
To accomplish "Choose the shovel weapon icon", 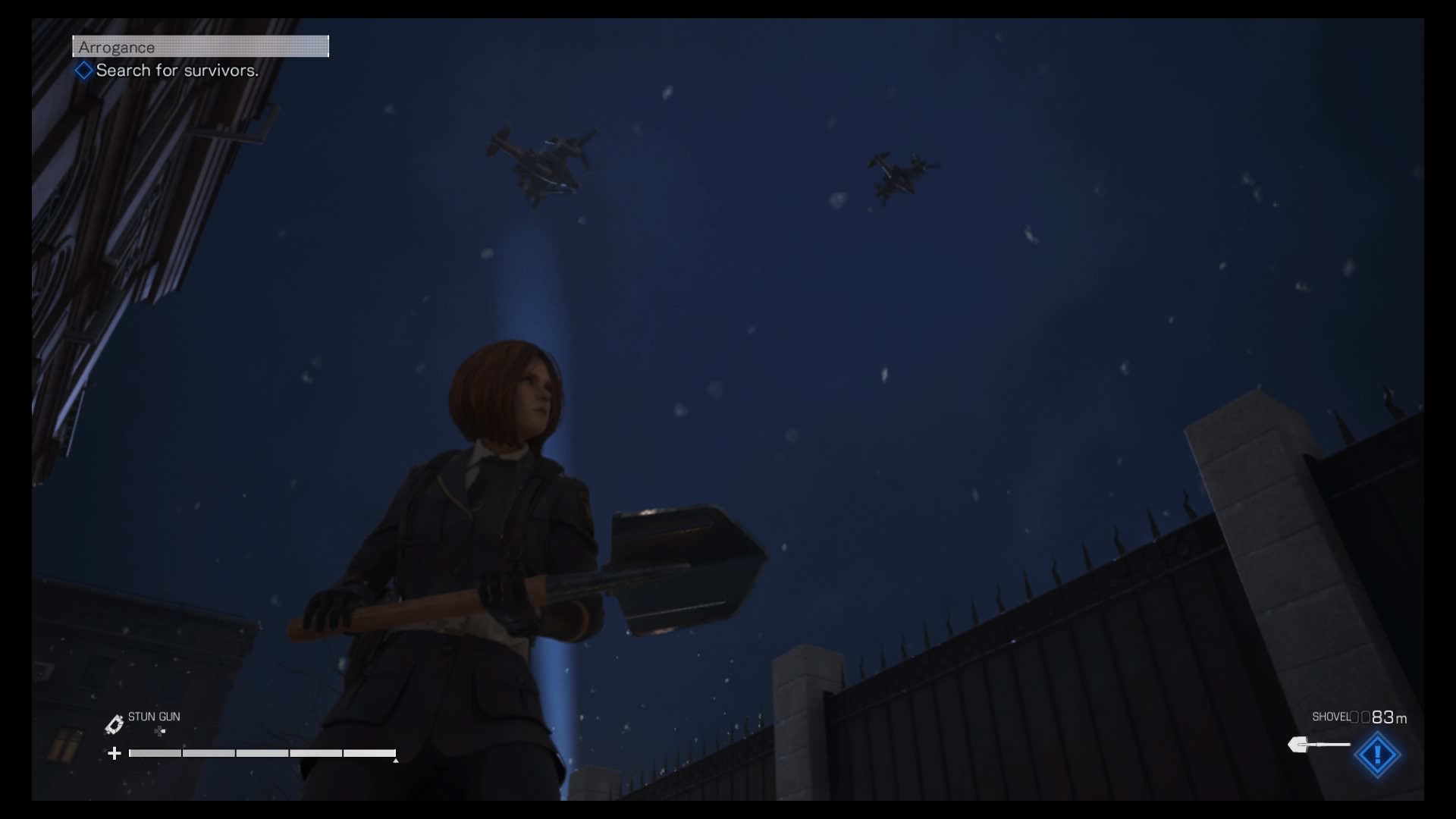I will point(1318,745).
